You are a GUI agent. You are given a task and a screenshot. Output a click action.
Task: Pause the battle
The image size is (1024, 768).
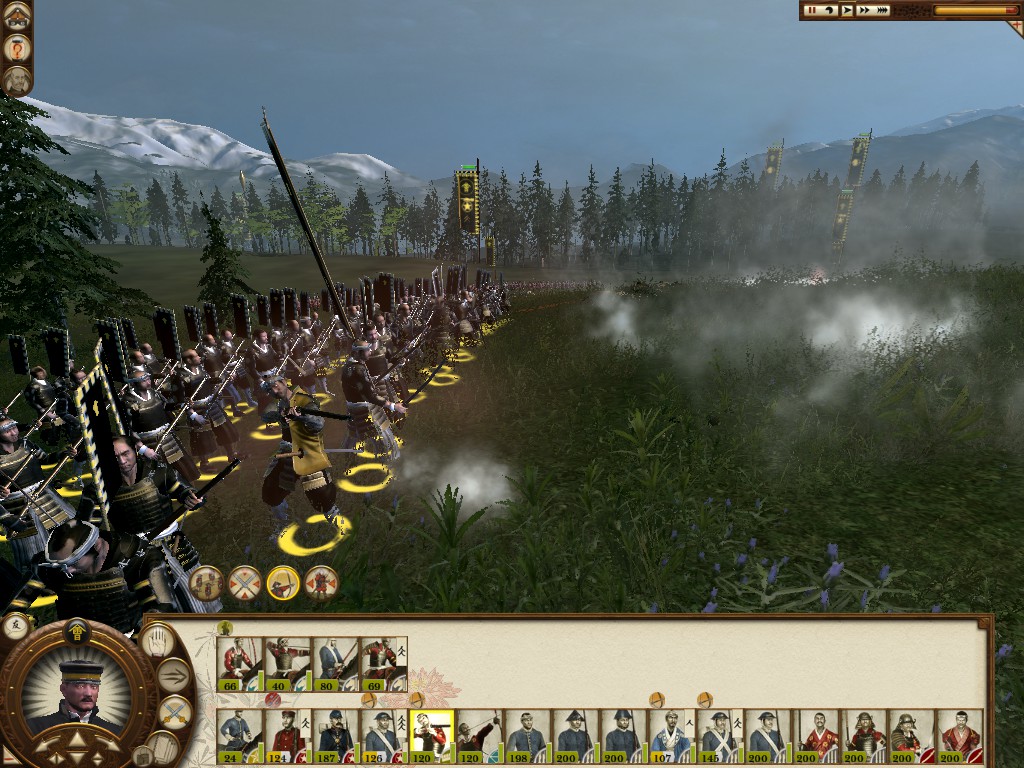point(811,10)
